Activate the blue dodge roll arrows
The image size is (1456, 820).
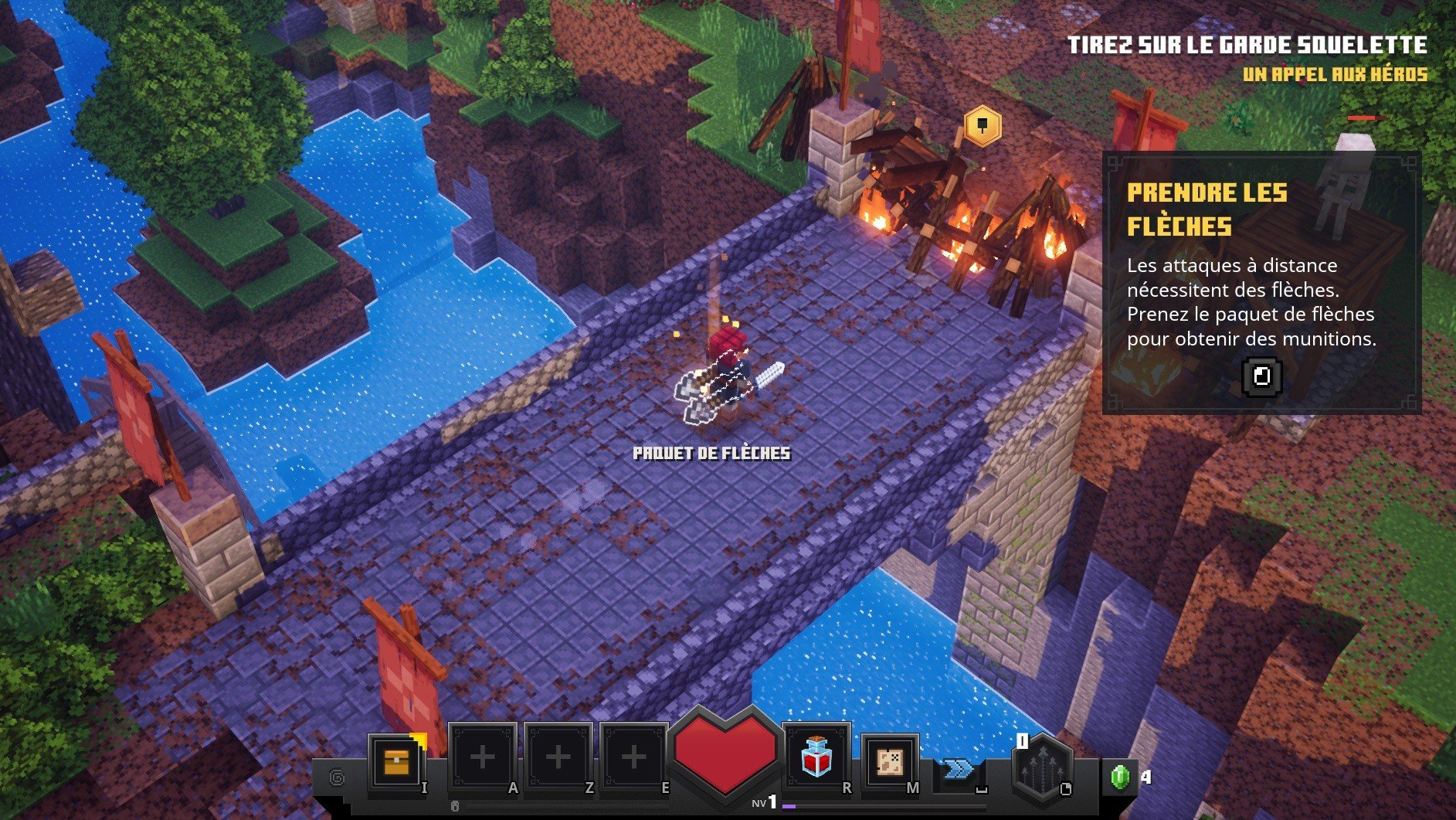958,768
